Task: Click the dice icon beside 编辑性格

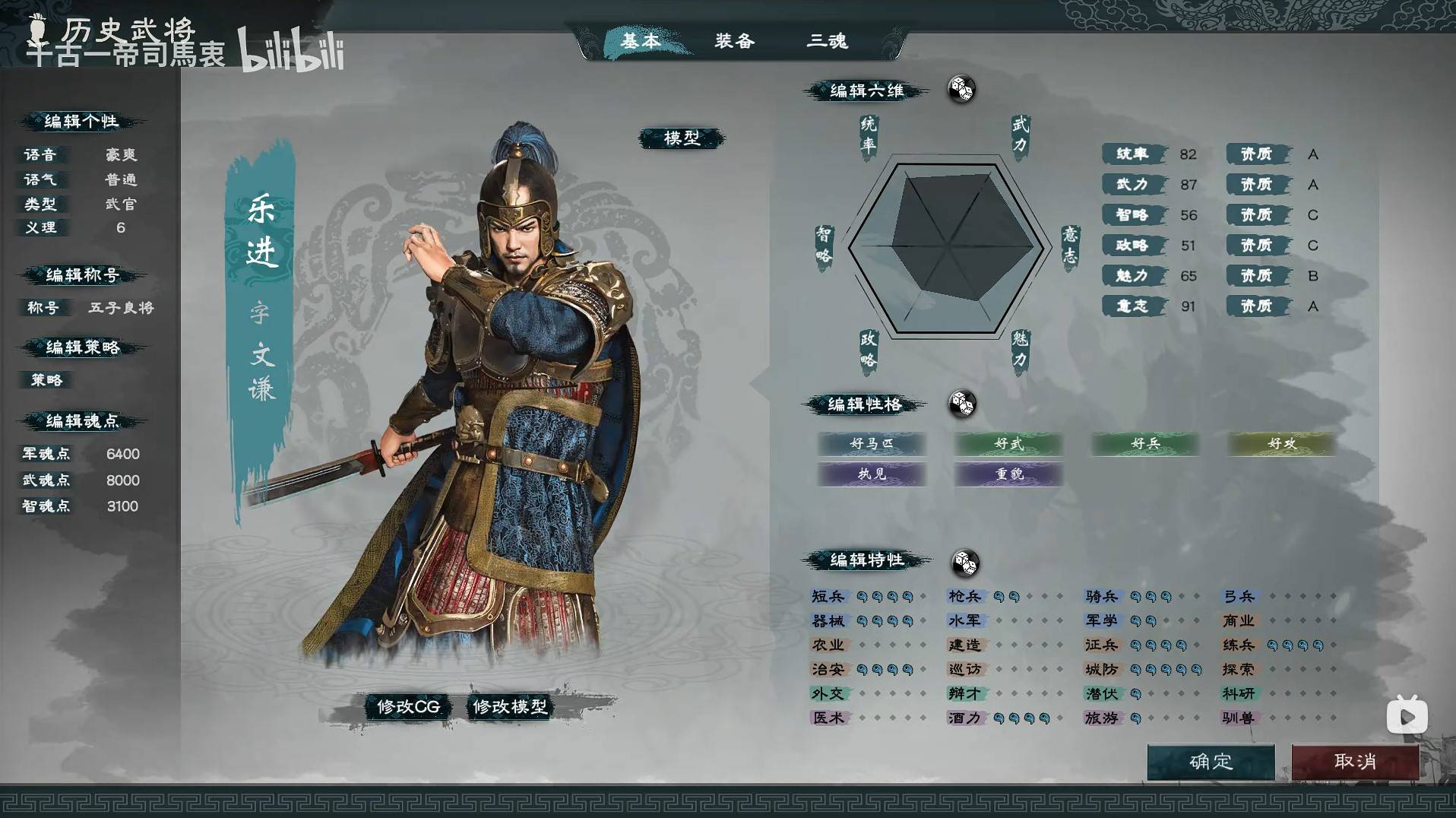Action: click(962, 405)
